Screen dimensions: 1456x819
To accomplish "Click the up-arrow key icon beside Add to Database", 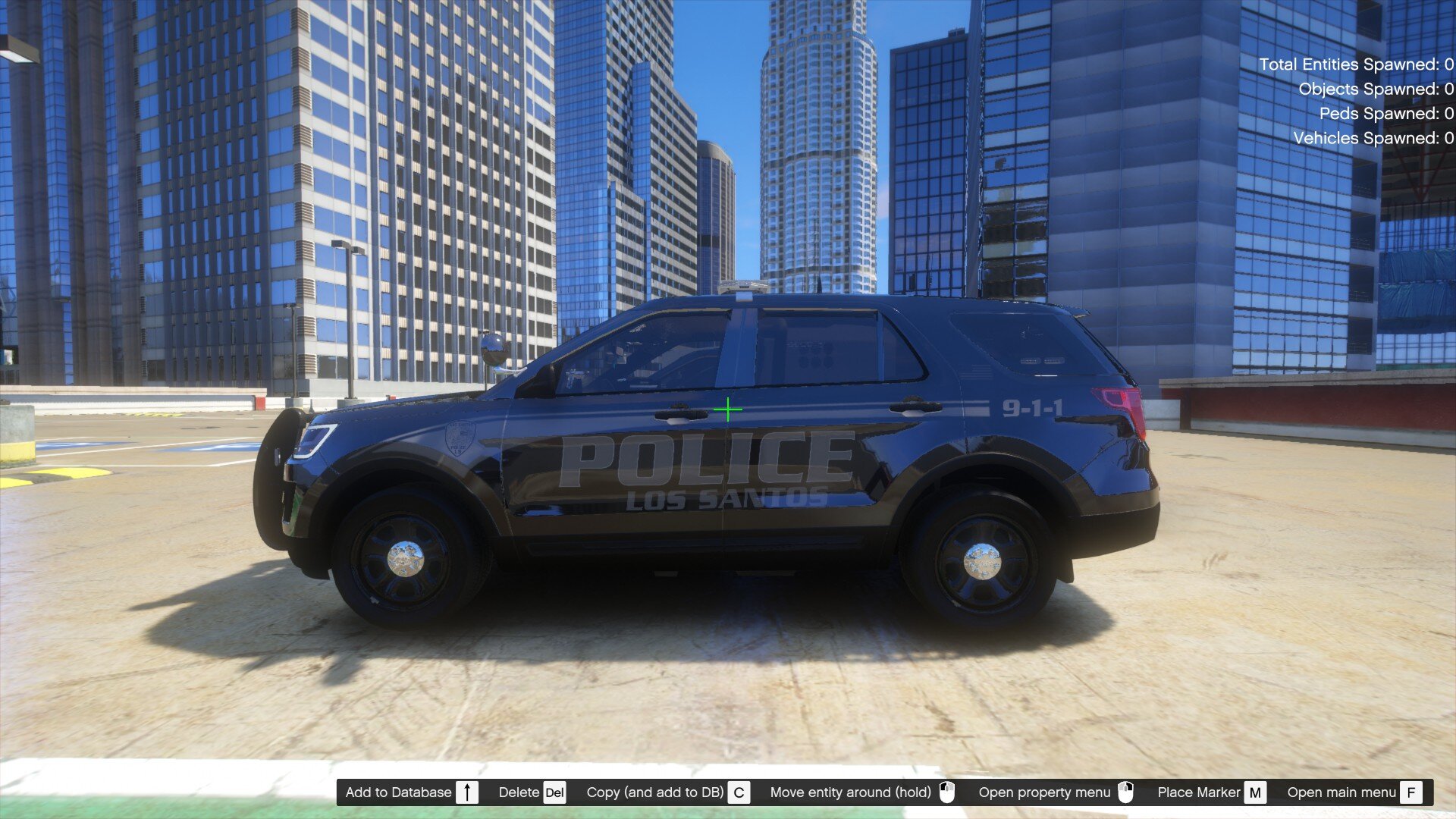I will point(468,792).
